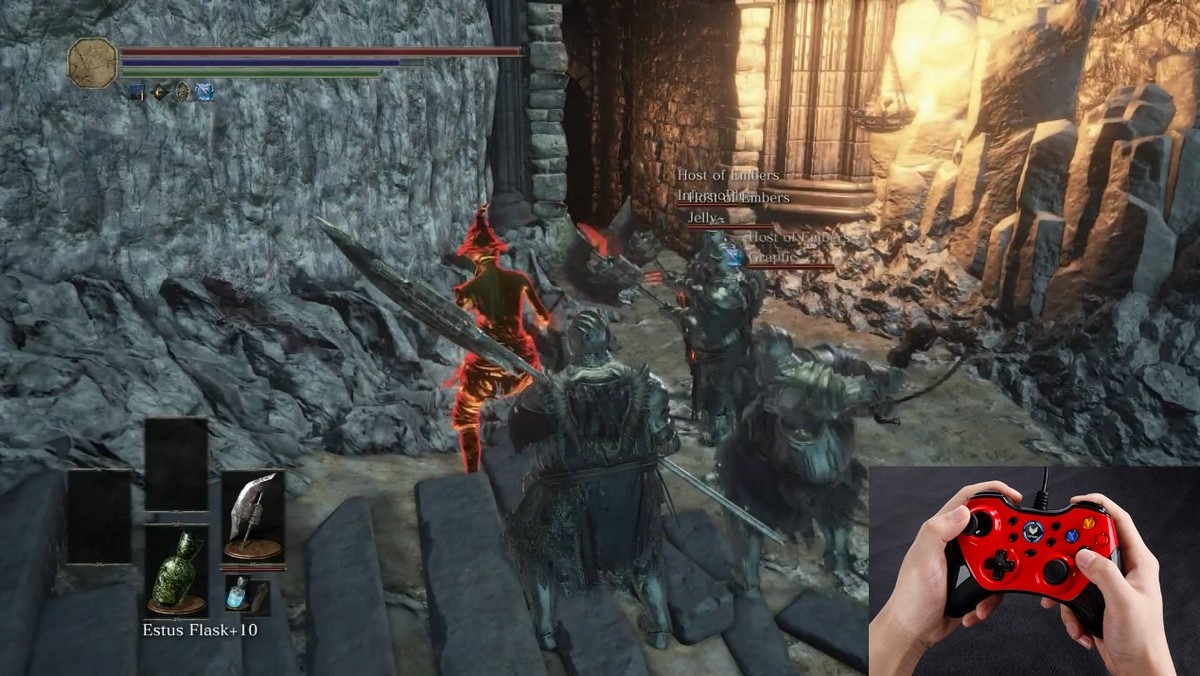Click the dark blue square sword buff icon
1200x676 pixels.
(136, 93)
